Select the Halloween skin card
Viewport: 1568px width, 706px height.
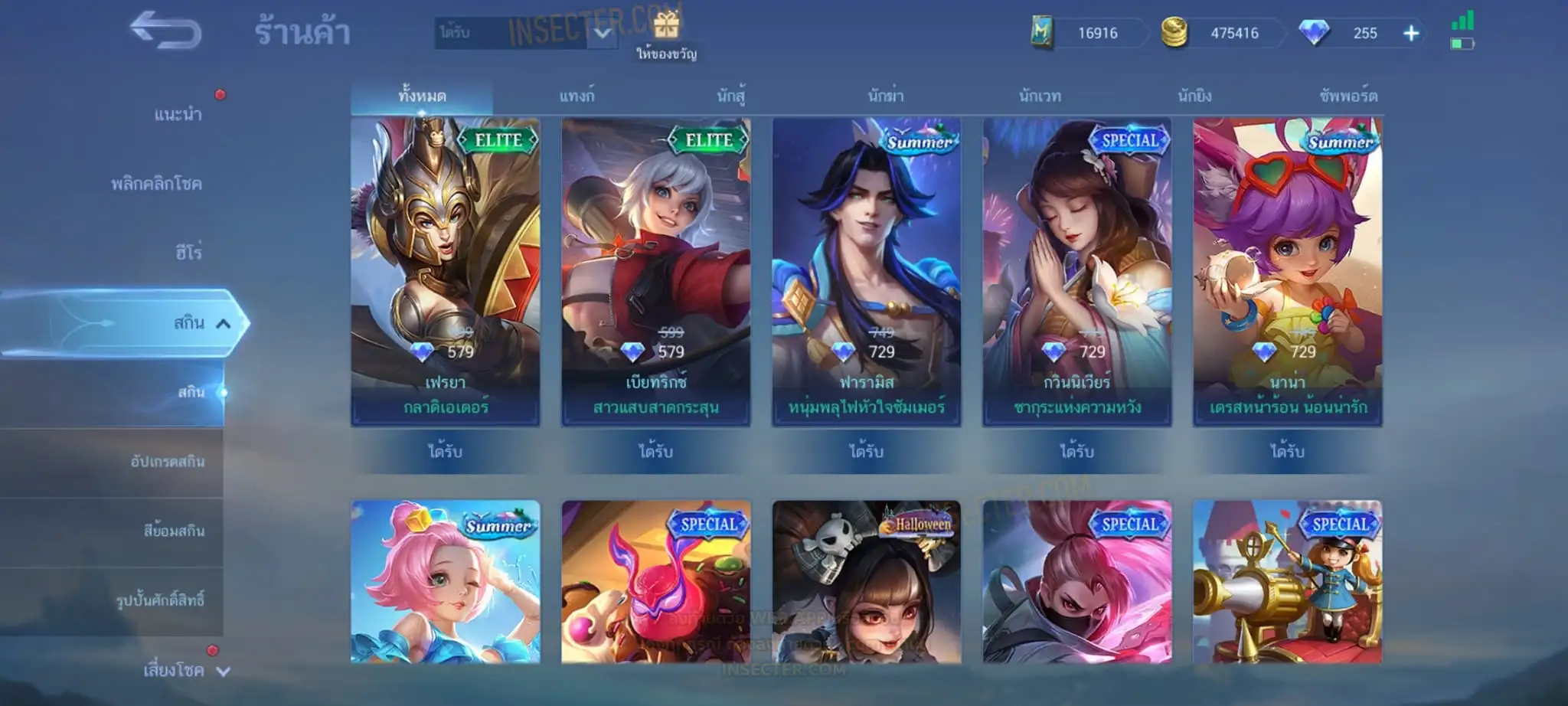[x=866, y=582]
